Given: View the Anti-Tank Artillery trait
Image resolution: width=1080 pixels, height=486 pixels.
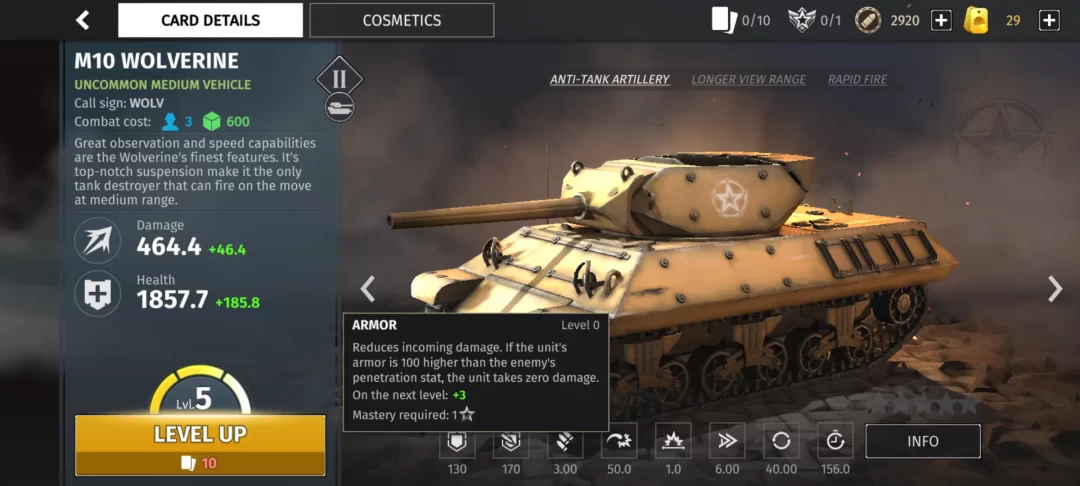Looking at the screenshot, I should pyautogui.click(x=609, y=80).
